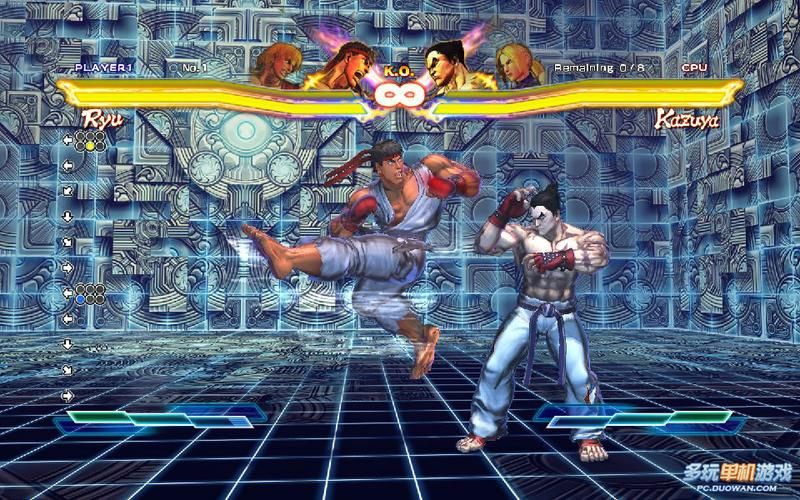Image resolution: width=800 pixels, height=500 pixels.
Task: Select the blonde partner portrait beside Kazuya
Action: (x=517, y=66)
